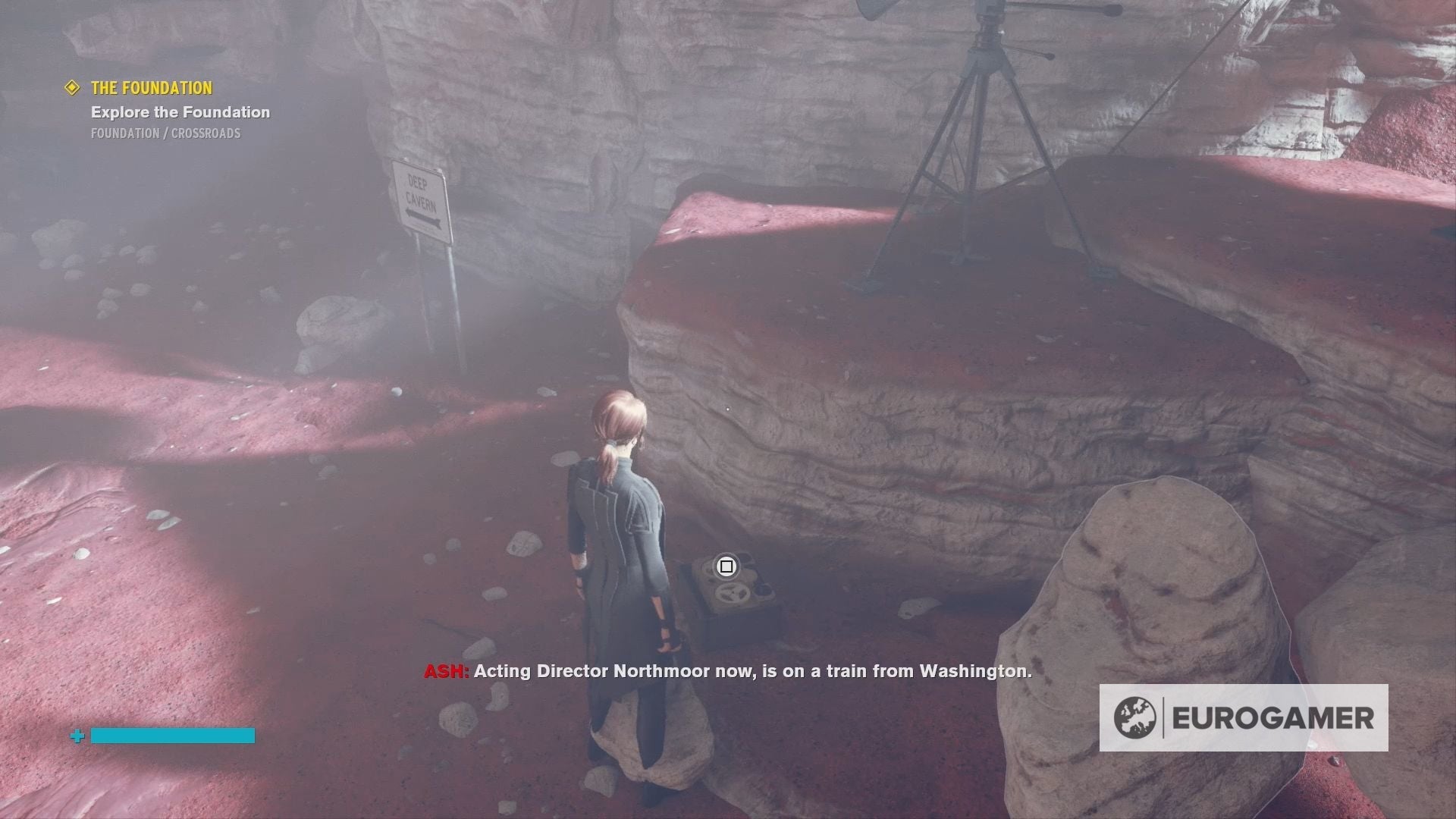This screenshot has height=819, width=1456.
Task: Toggle the FOUNDATION / CROSSROADS location marker
Action: (164, 134)
